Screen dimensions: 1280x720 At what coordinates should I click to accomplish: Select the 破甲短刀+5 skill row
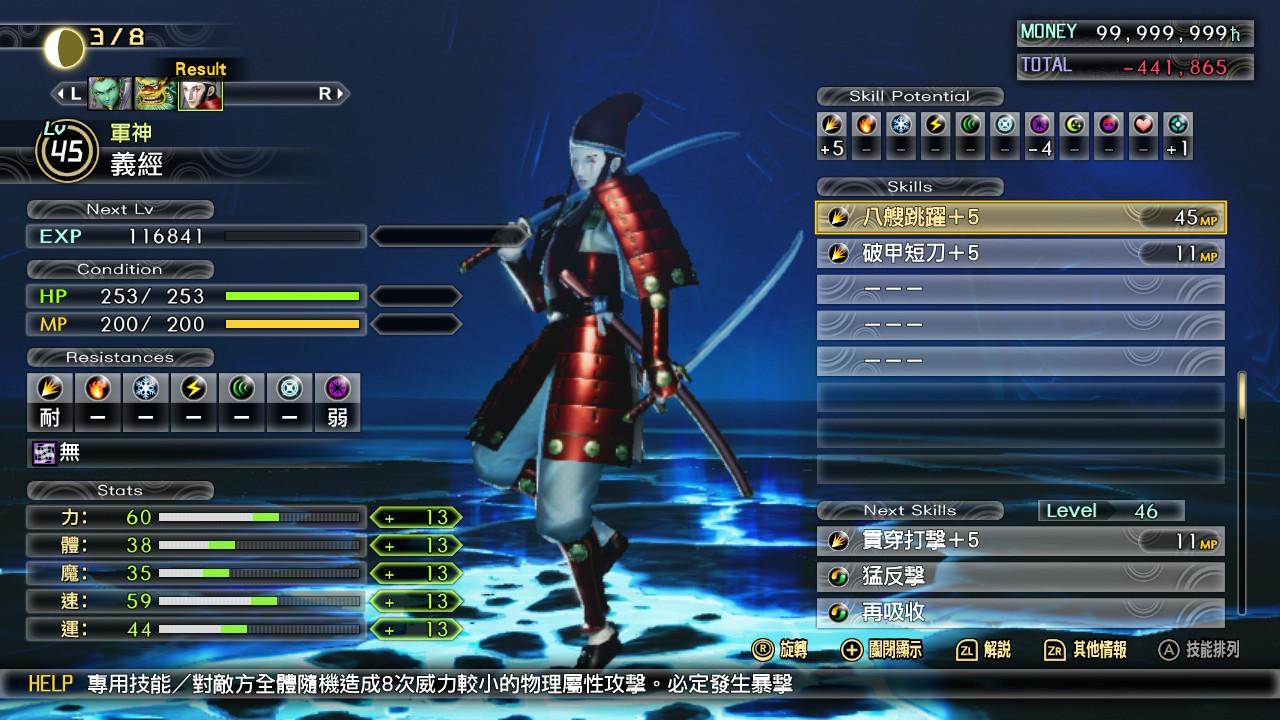(1020, 253)
